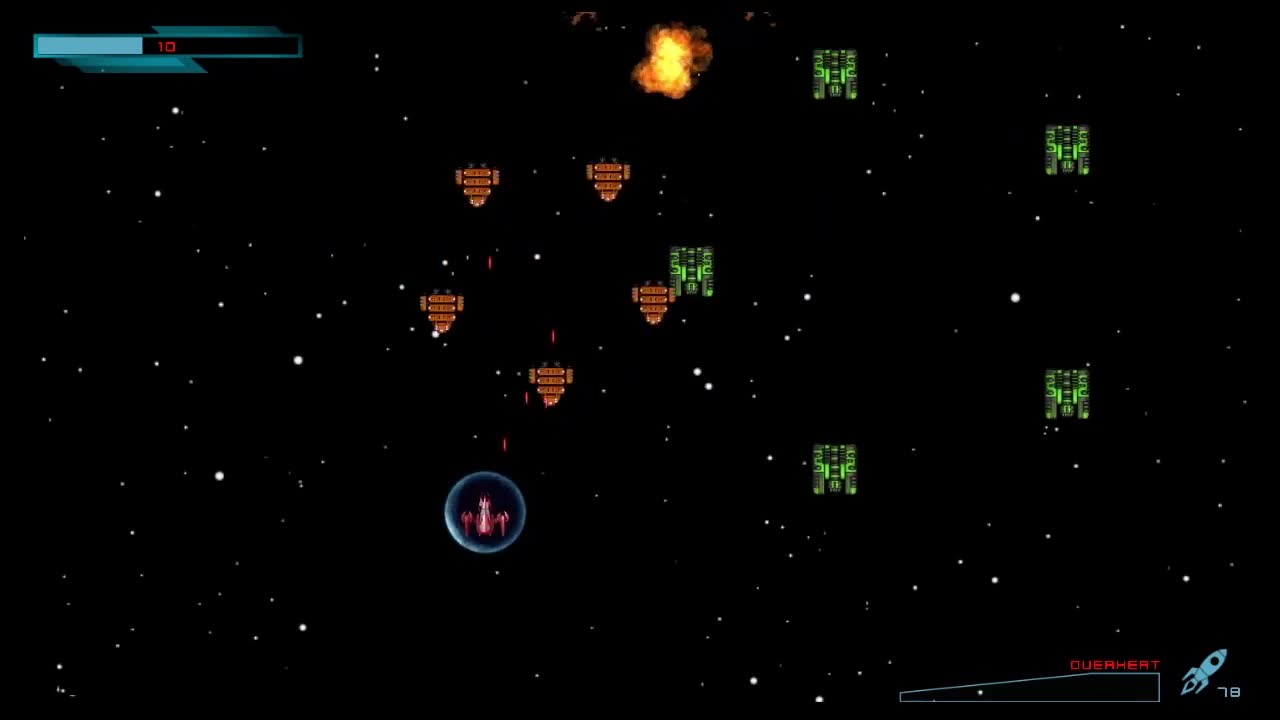The height and width of the screenshot is (720, 1280).
Task: Click the score value reading 10
Action: coord(168,46)
